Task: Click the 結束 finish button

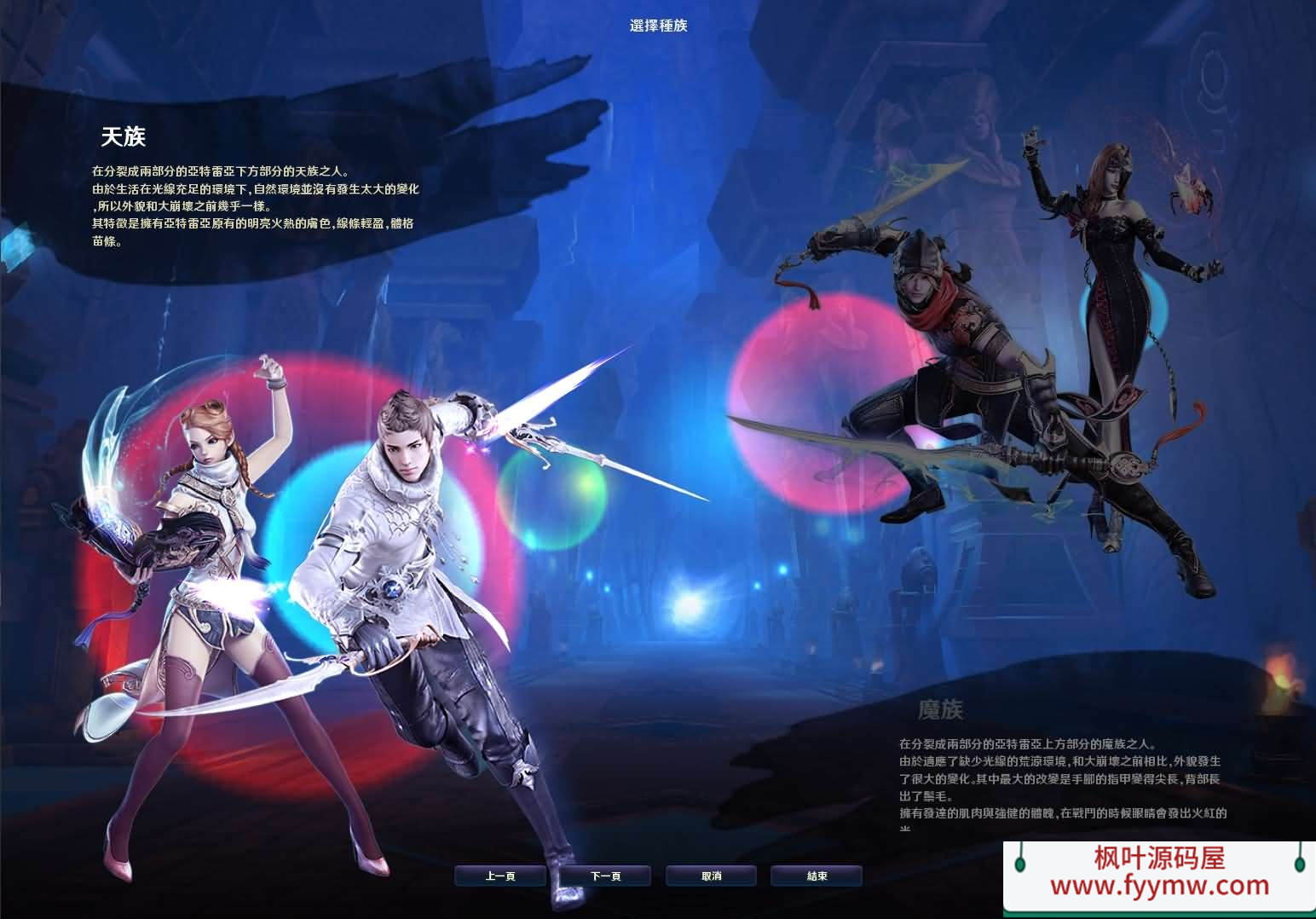Action: [x=817, y=875]
